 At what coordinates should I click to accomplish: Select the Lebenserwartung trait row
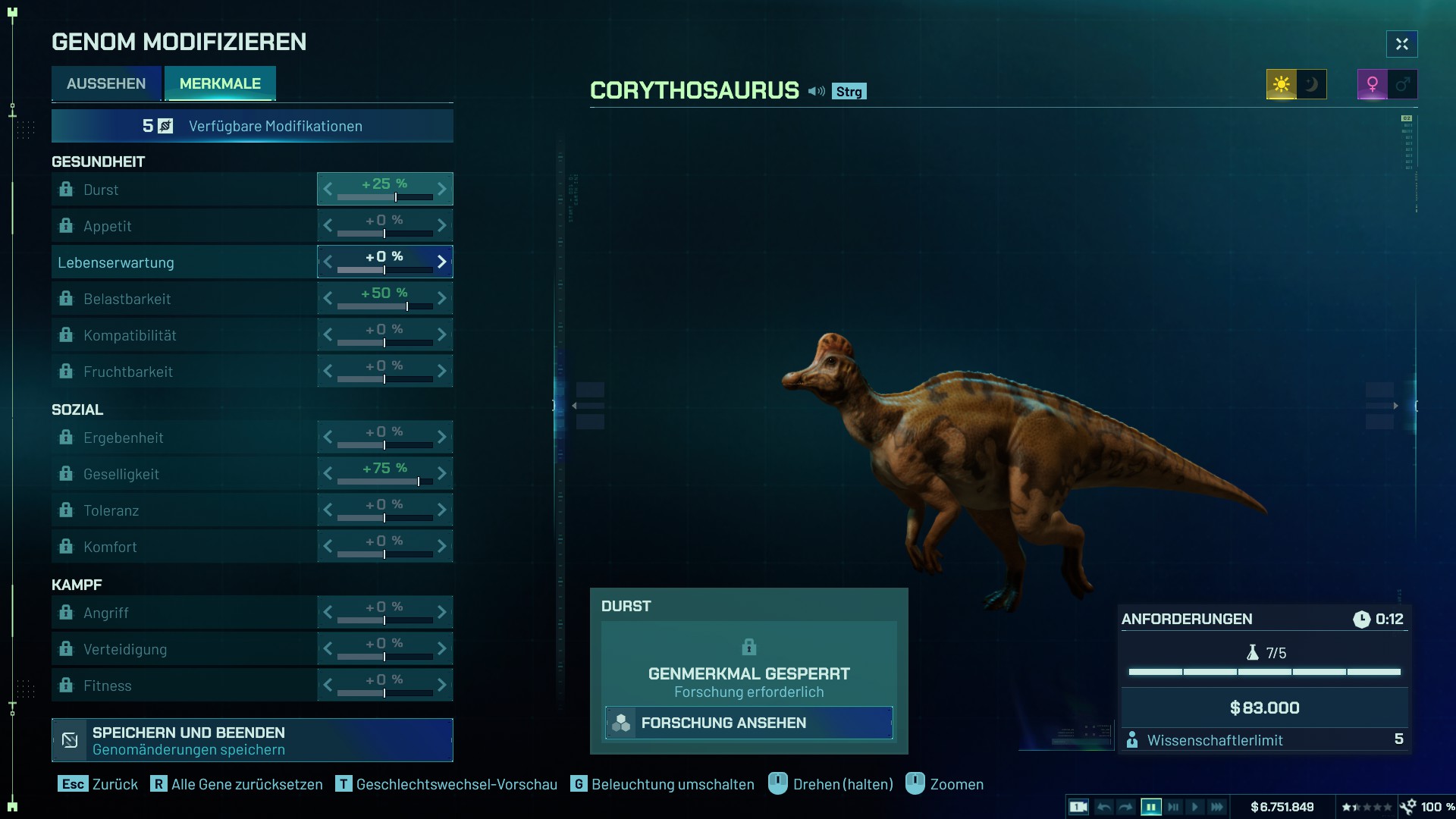(184, 262)
